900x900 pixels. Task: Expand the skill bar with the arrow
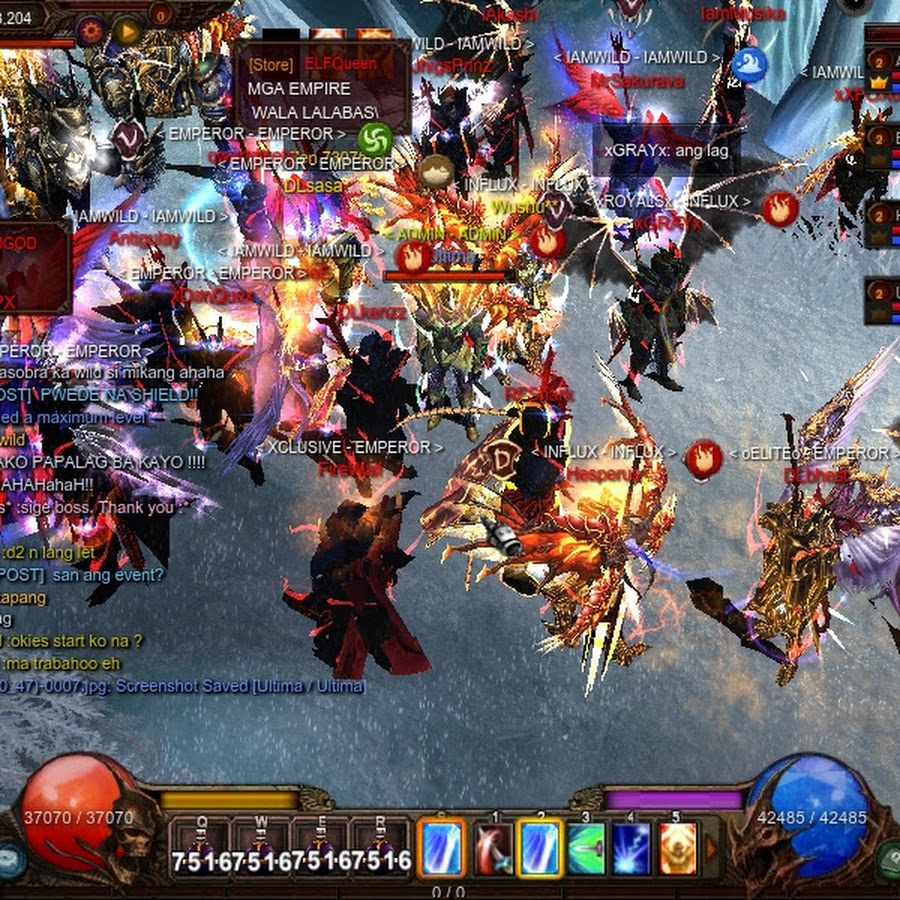pyautogui.click(x=712, y=849)
